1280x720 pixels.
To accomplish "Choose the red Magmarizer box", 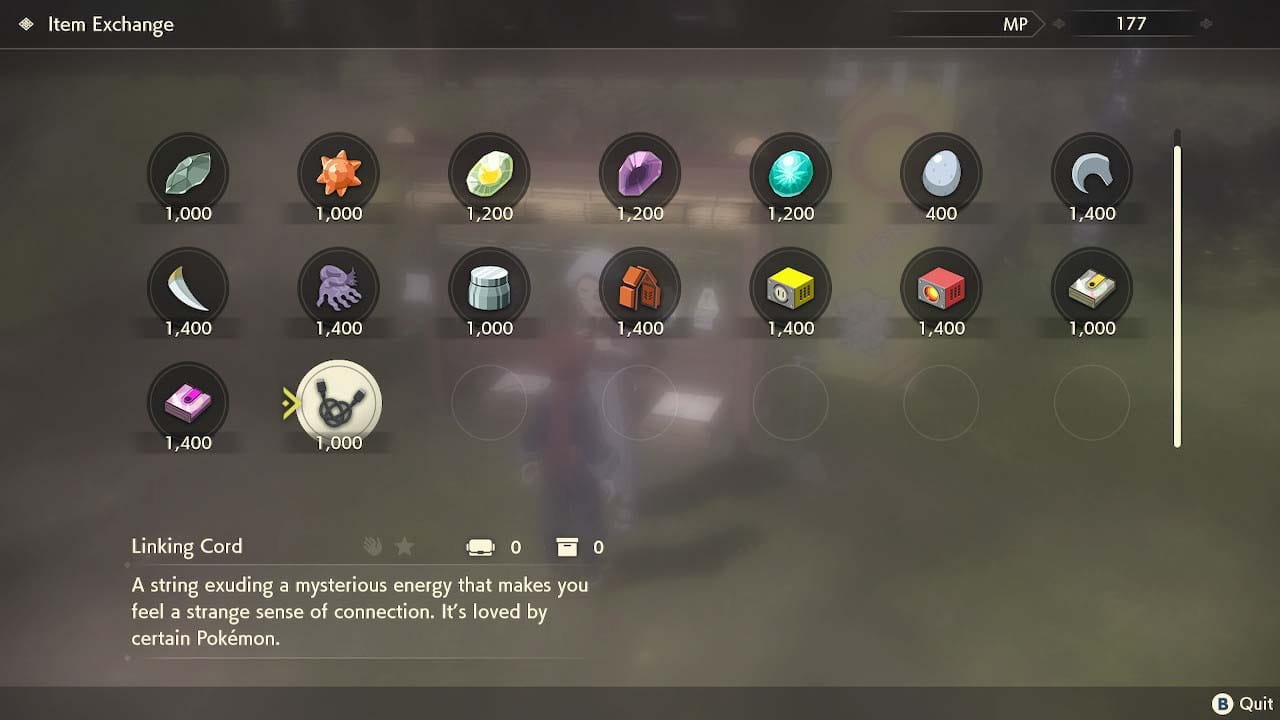I will point(941,290).
